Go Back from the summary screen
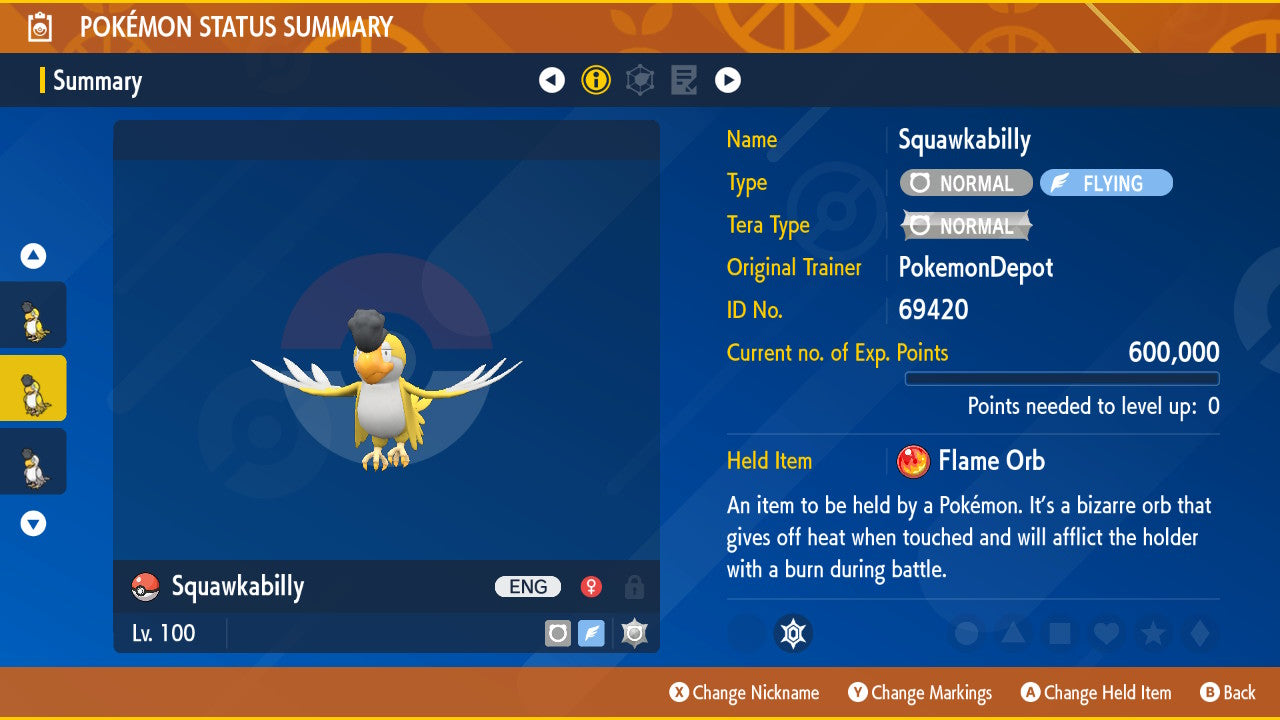The height and width of the screenshot is (720, 1280). pyautogui.click(x=1227, y=693)
